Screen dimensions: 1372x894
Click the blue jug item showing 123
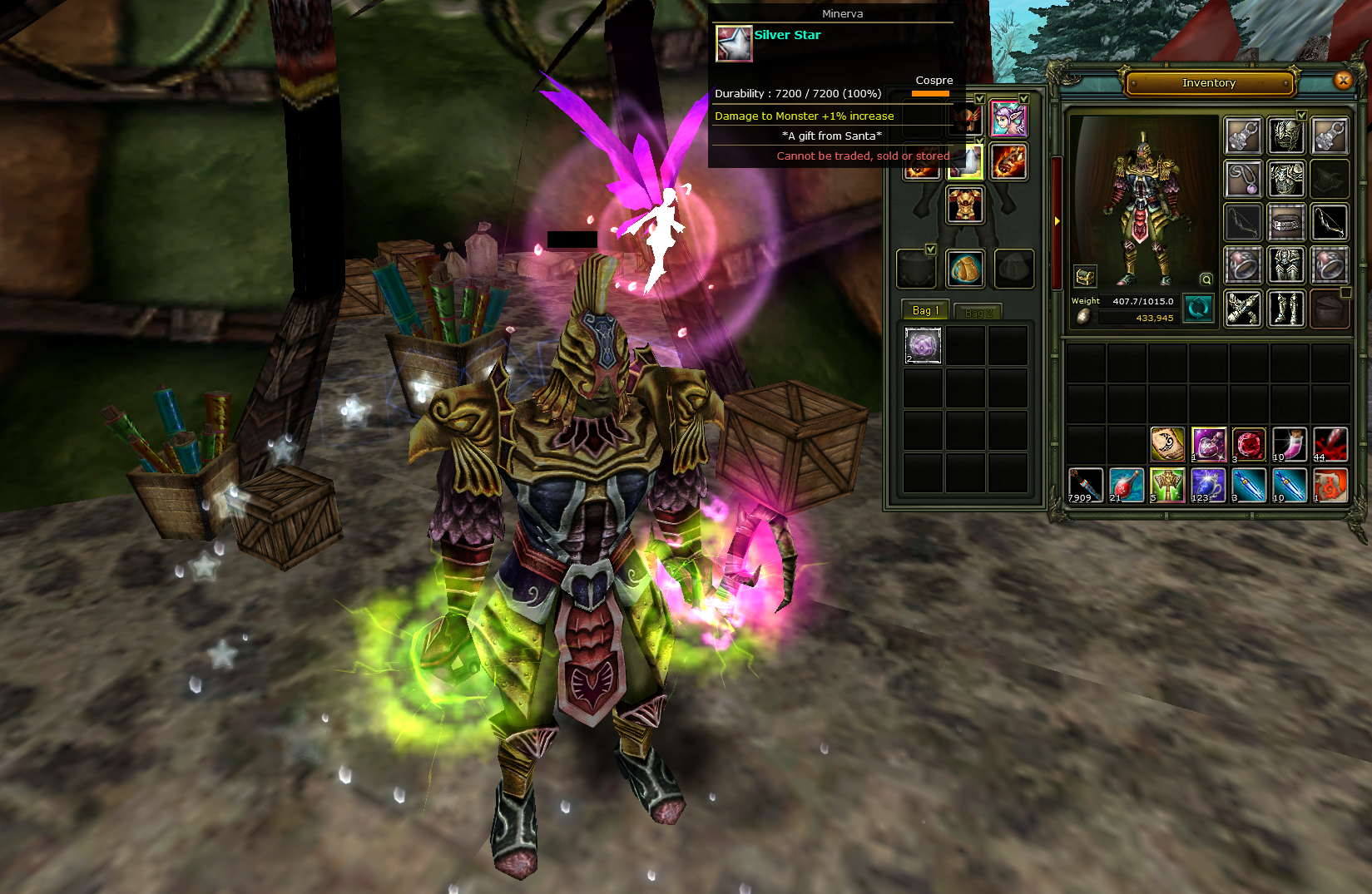[1206, 484]
